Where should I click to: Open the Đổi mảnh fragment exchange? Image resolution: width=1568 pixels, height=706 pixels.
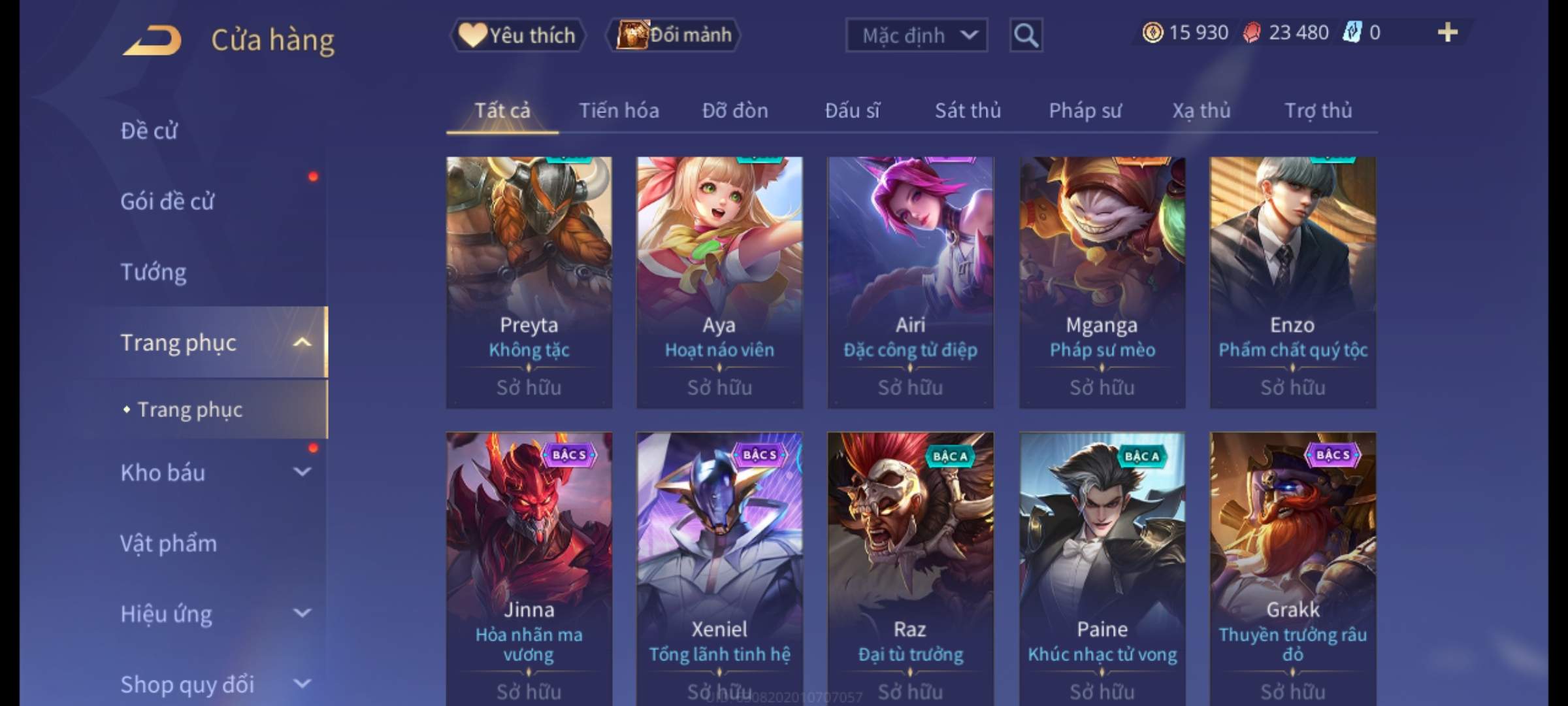pyautogui.click(x=674, y=35)
